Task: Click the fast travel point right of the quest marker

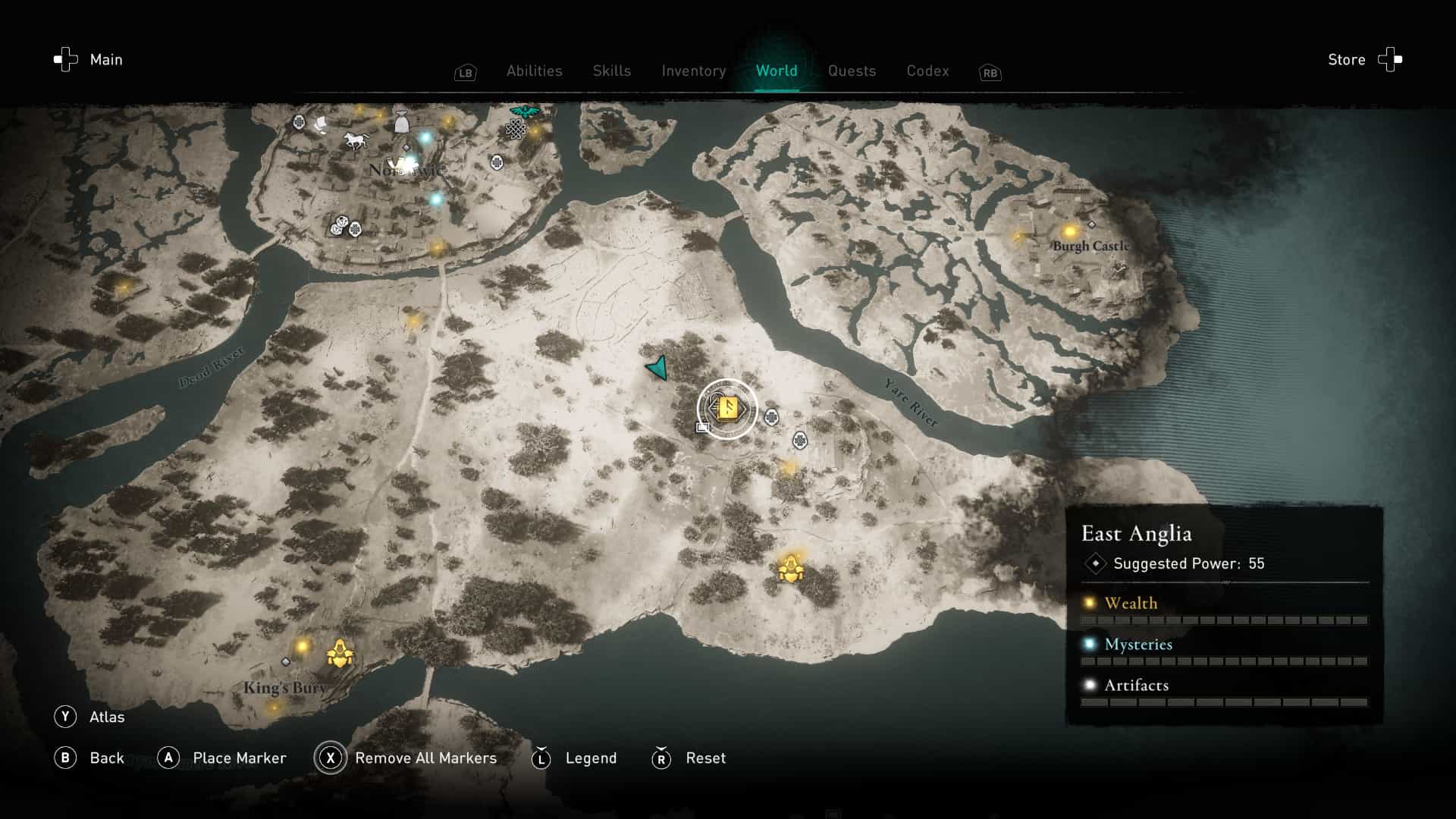Action: coord(771,416)
